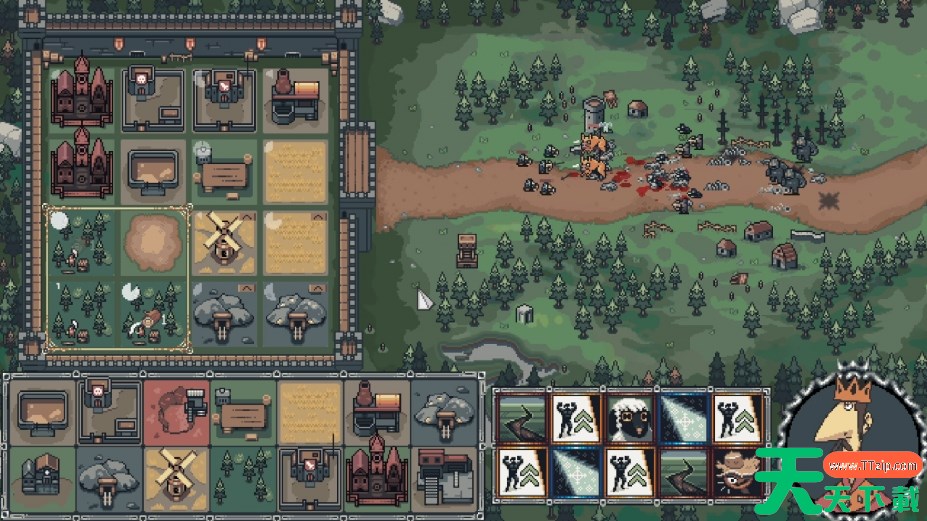Pick the wheat field tile in the bottom build palette
927x521 pixels.
(x=309, y=410)
